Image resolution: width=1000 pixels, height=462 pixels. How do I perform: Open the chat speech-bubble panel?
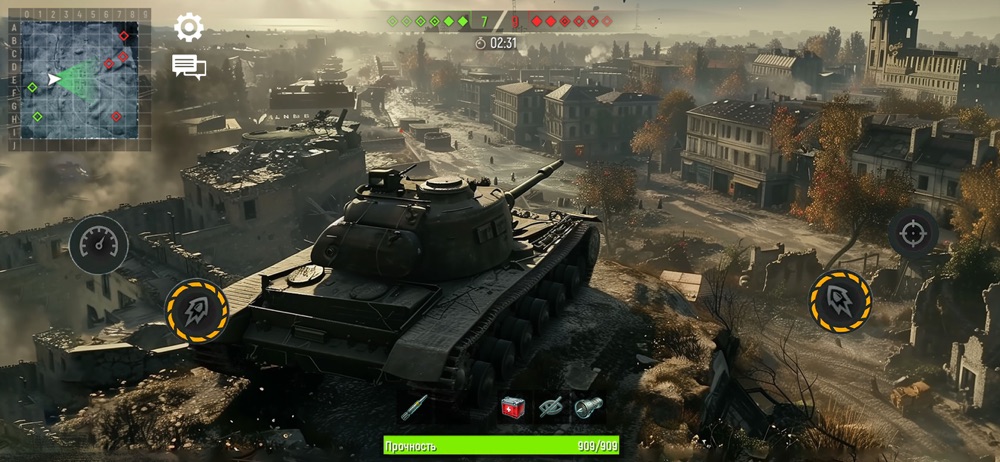189,67
